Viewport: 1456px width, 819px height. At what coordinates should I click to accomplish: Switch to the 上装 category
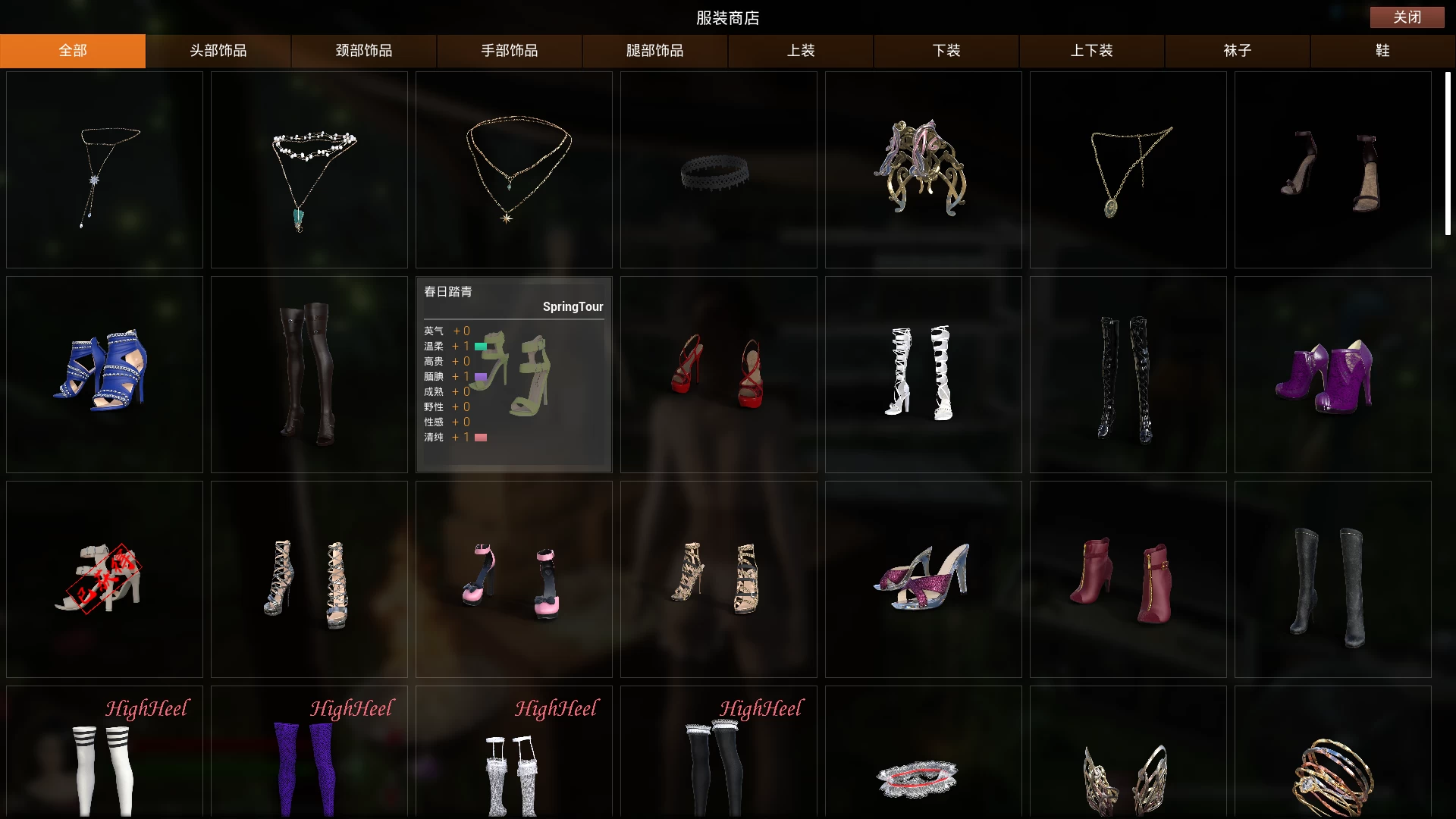tap(801, 51)
